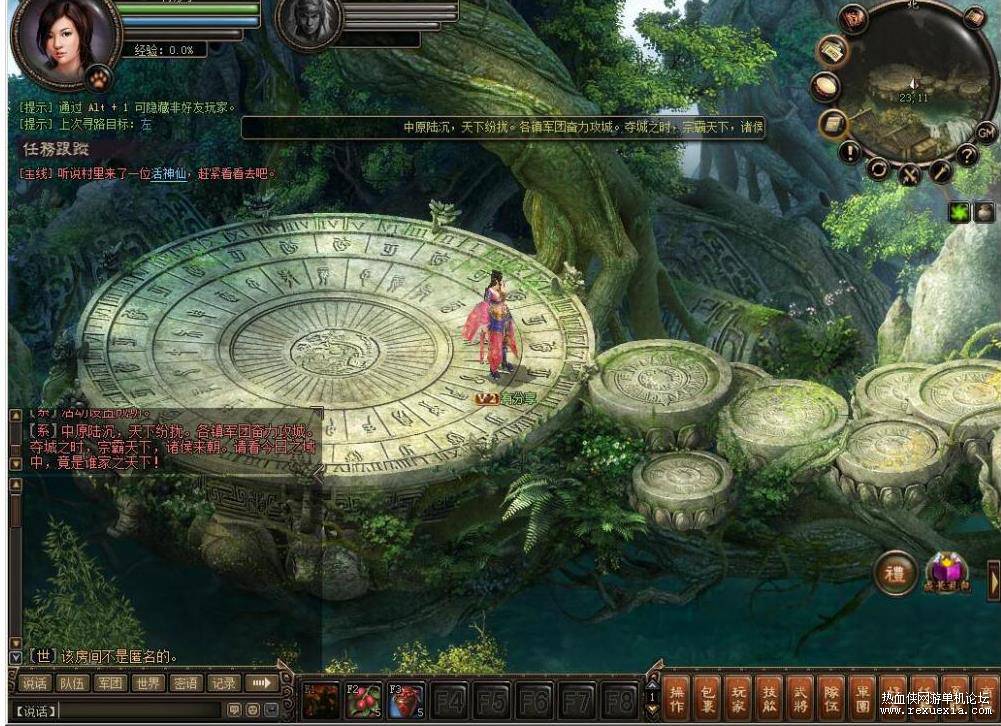Viewport: 1001px width, 726px height.
Task: Click the player character portrait
Action: [x=63, y=40]
